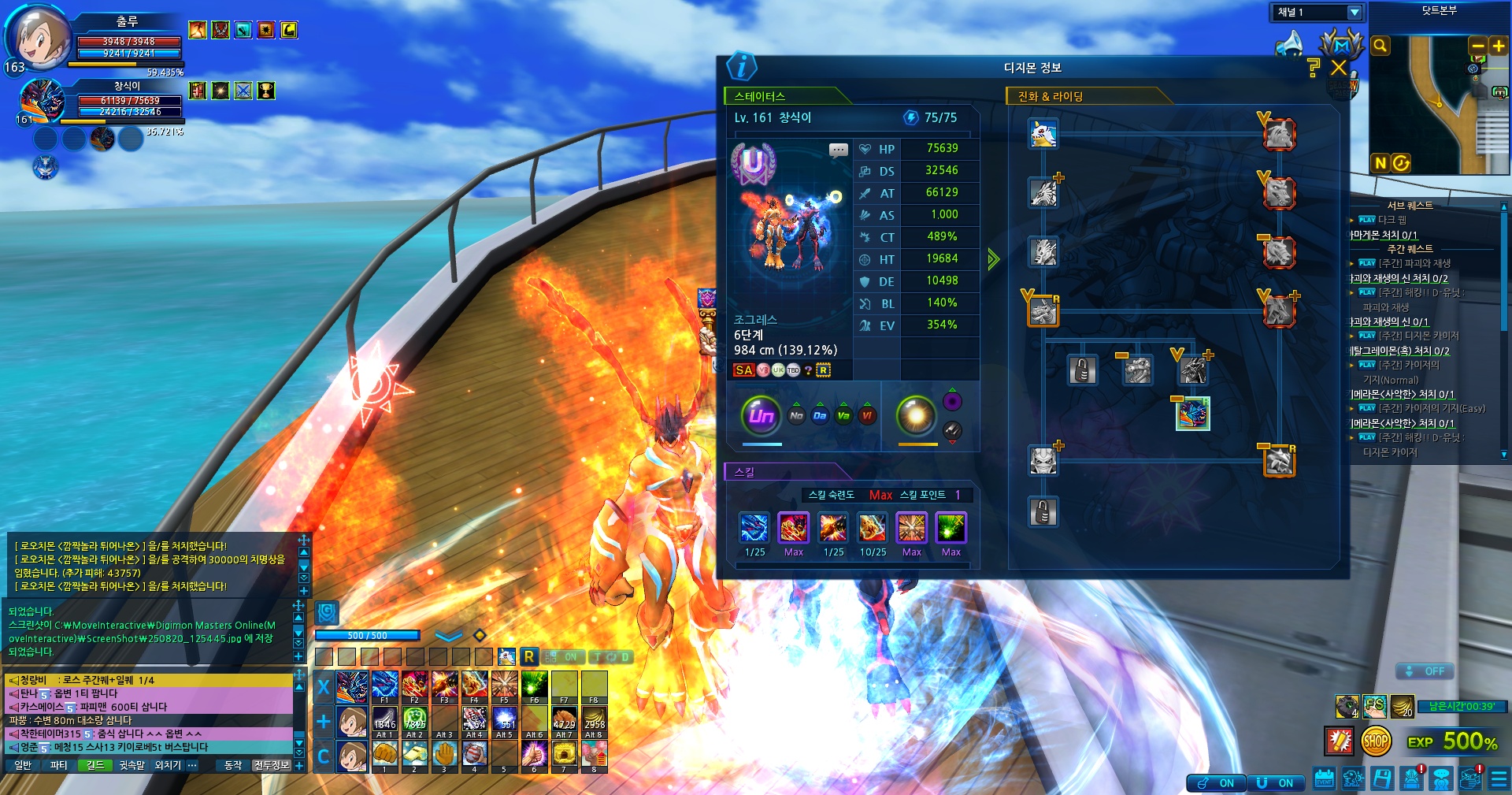Select the green Max skill in Digimon info
The height and width of the screenshot is (795, 1512).
coord(951,528)
